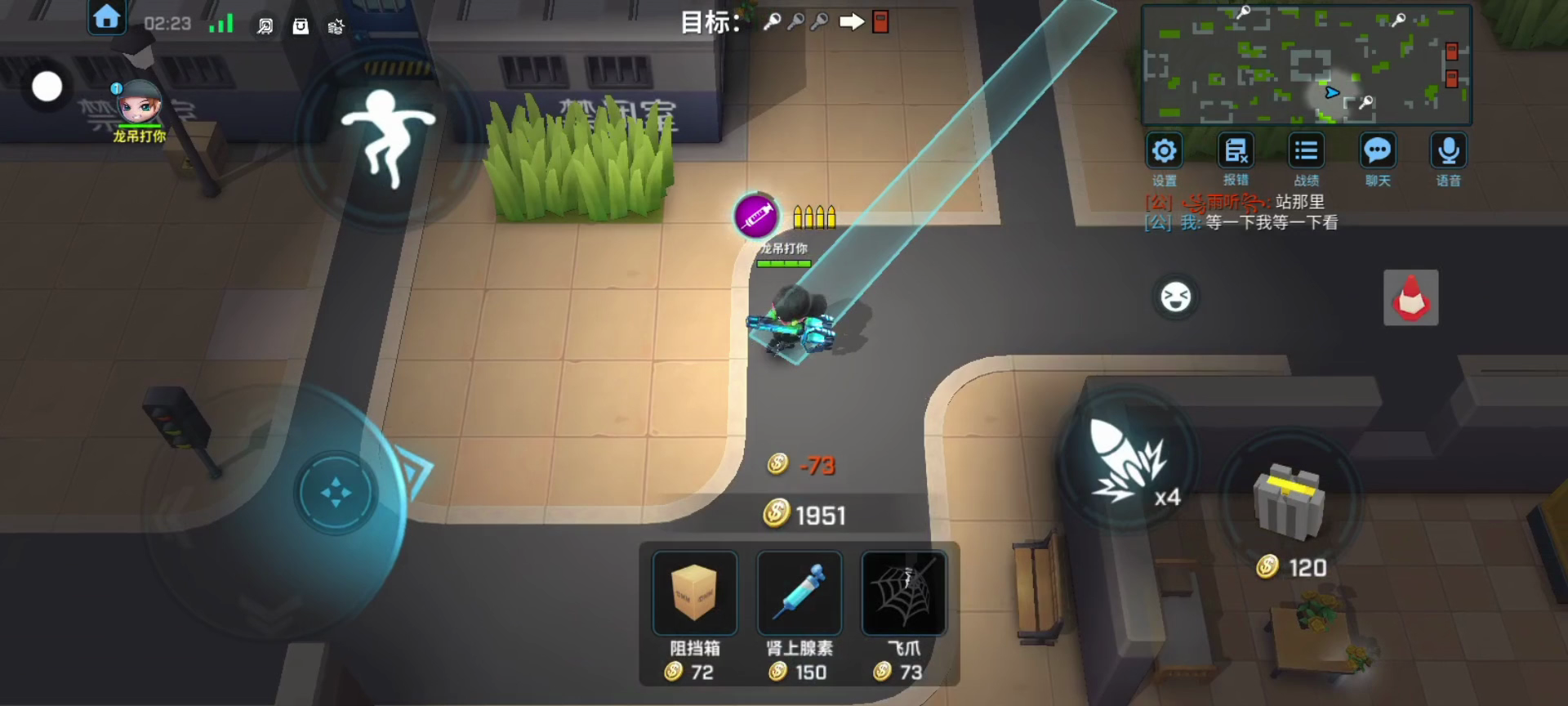Open the minimap
Screen dimensions: 1568x706
[1305, 65]
